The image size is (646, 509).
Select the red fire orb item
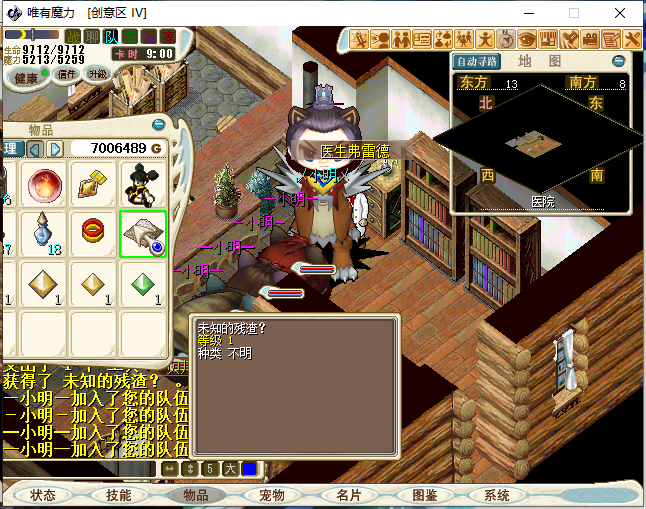click(x=44, y=185)
